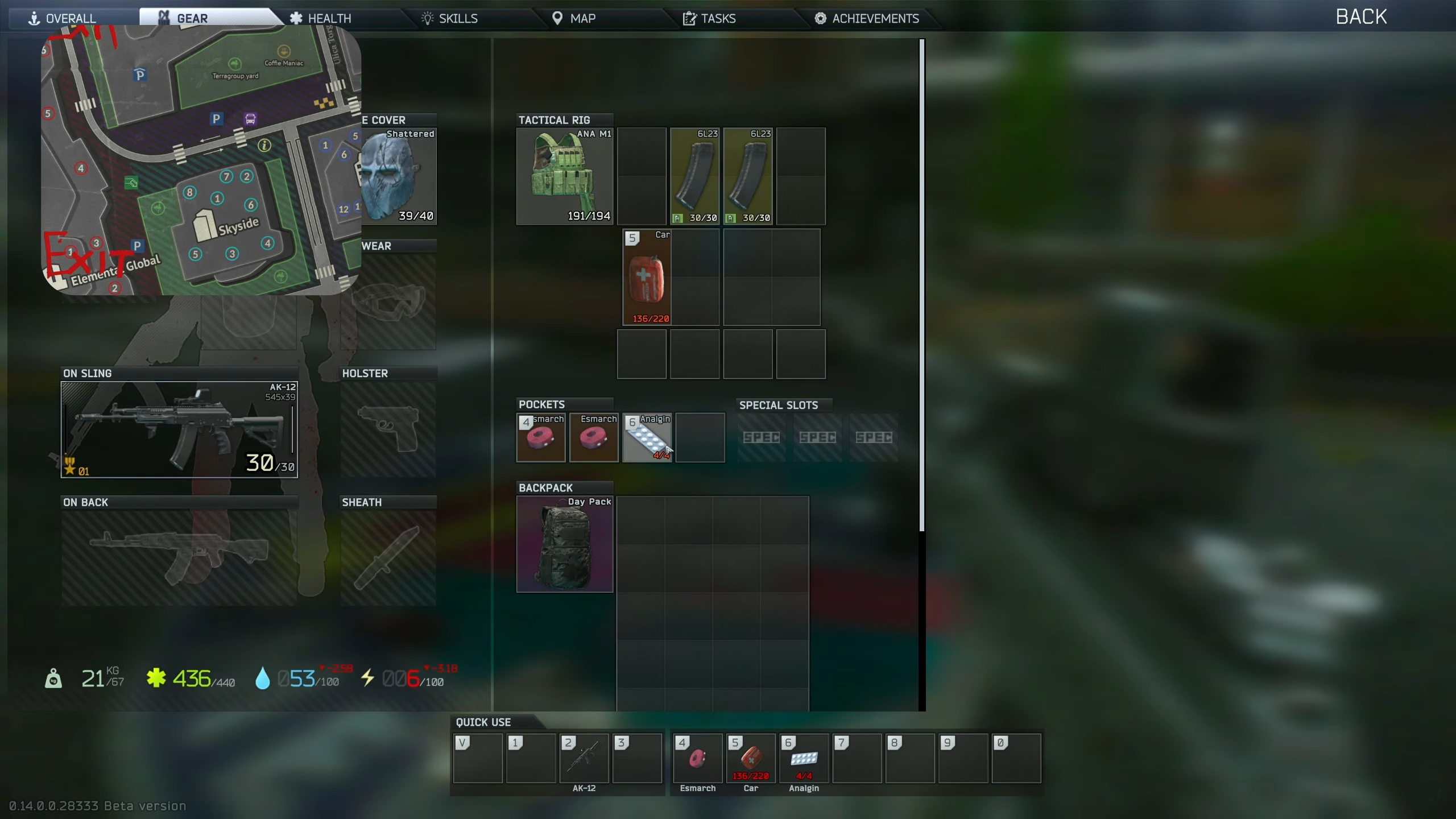Click the Back button

coord(1360,17)
